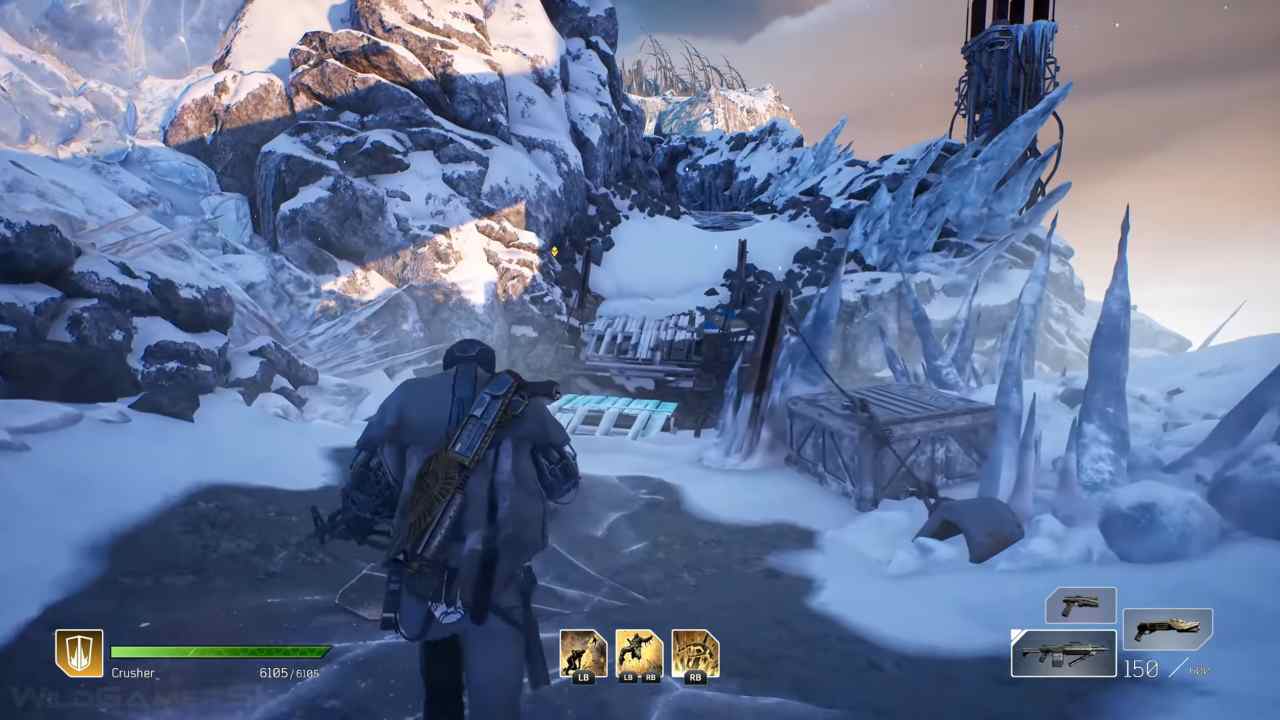Activate the leaping attack ability icon
Screen dimensions: 1280x720
639,654
